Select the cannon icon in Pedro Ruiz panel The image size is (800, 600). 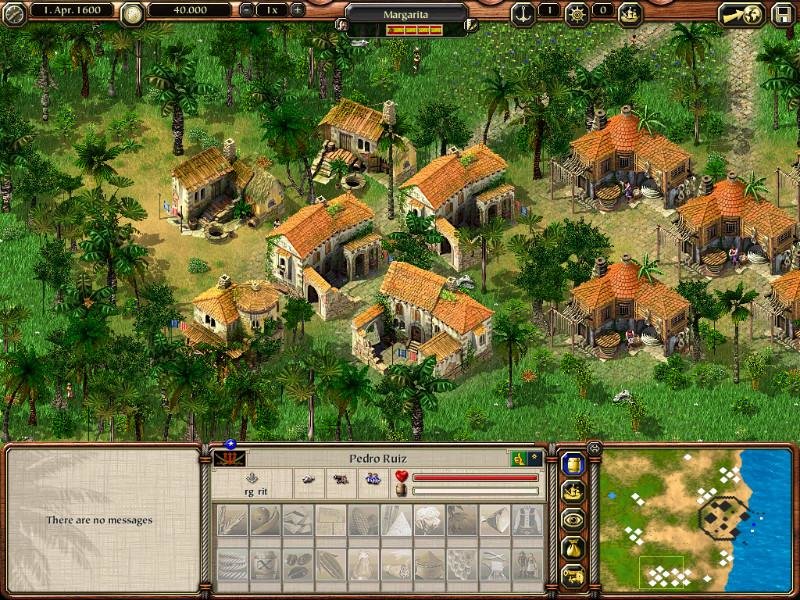(x=340, y=481)
